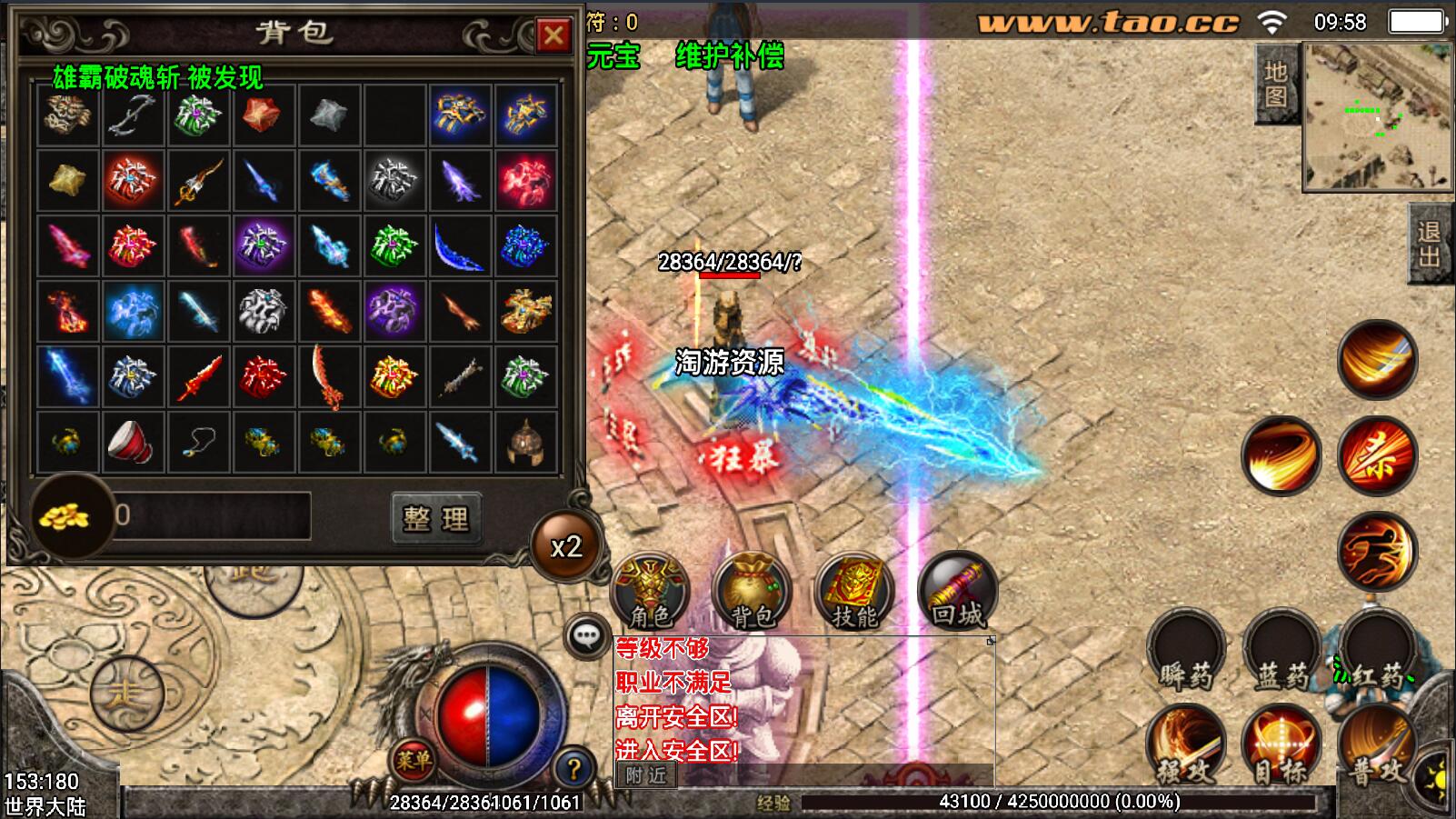The height and width of the screenshot is (819, 1456).
Task: Open the chat bubble icon
Action: [x=587, y=635]
